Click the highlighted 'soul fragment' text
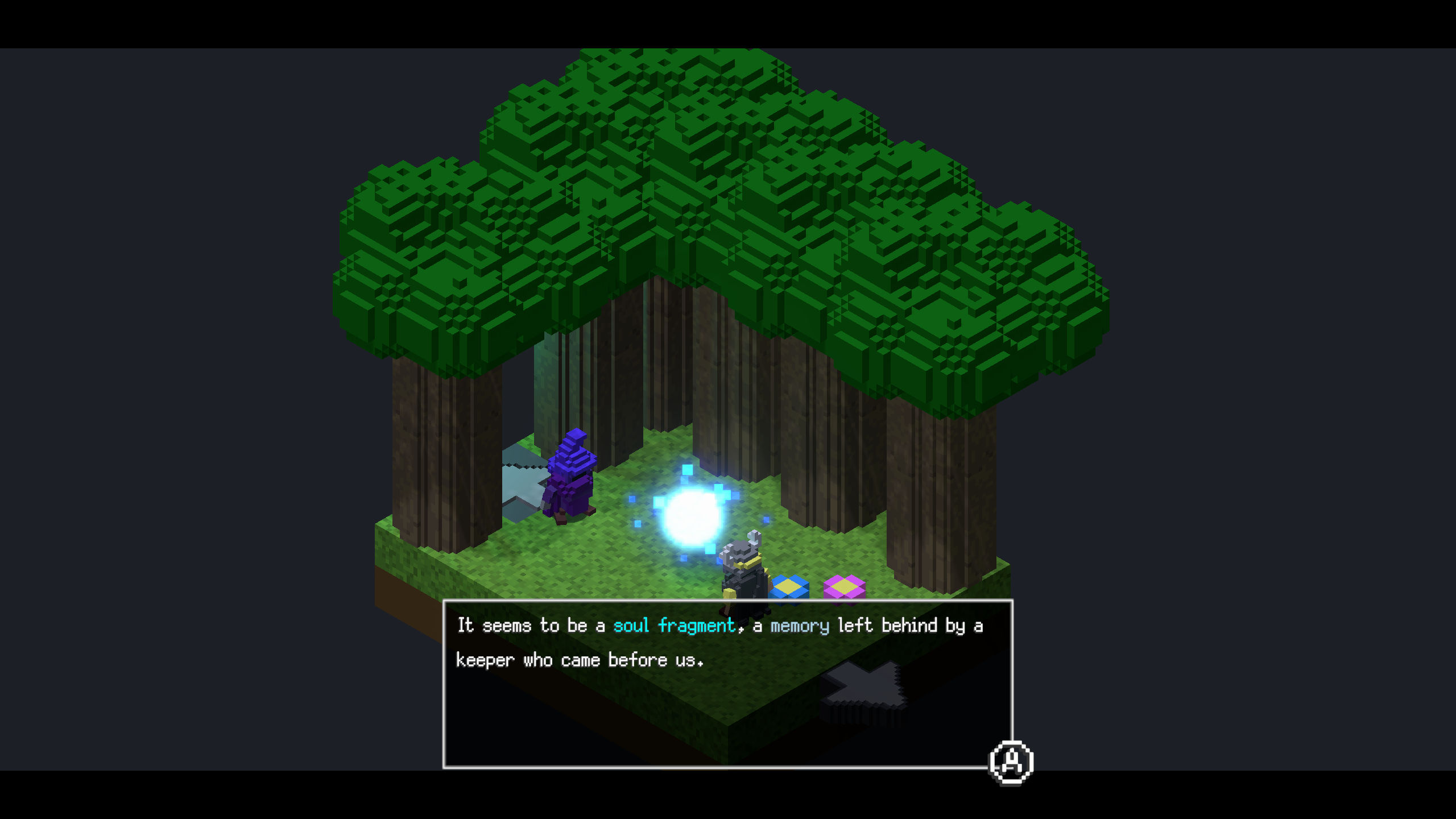 click(x=674, y=624)
